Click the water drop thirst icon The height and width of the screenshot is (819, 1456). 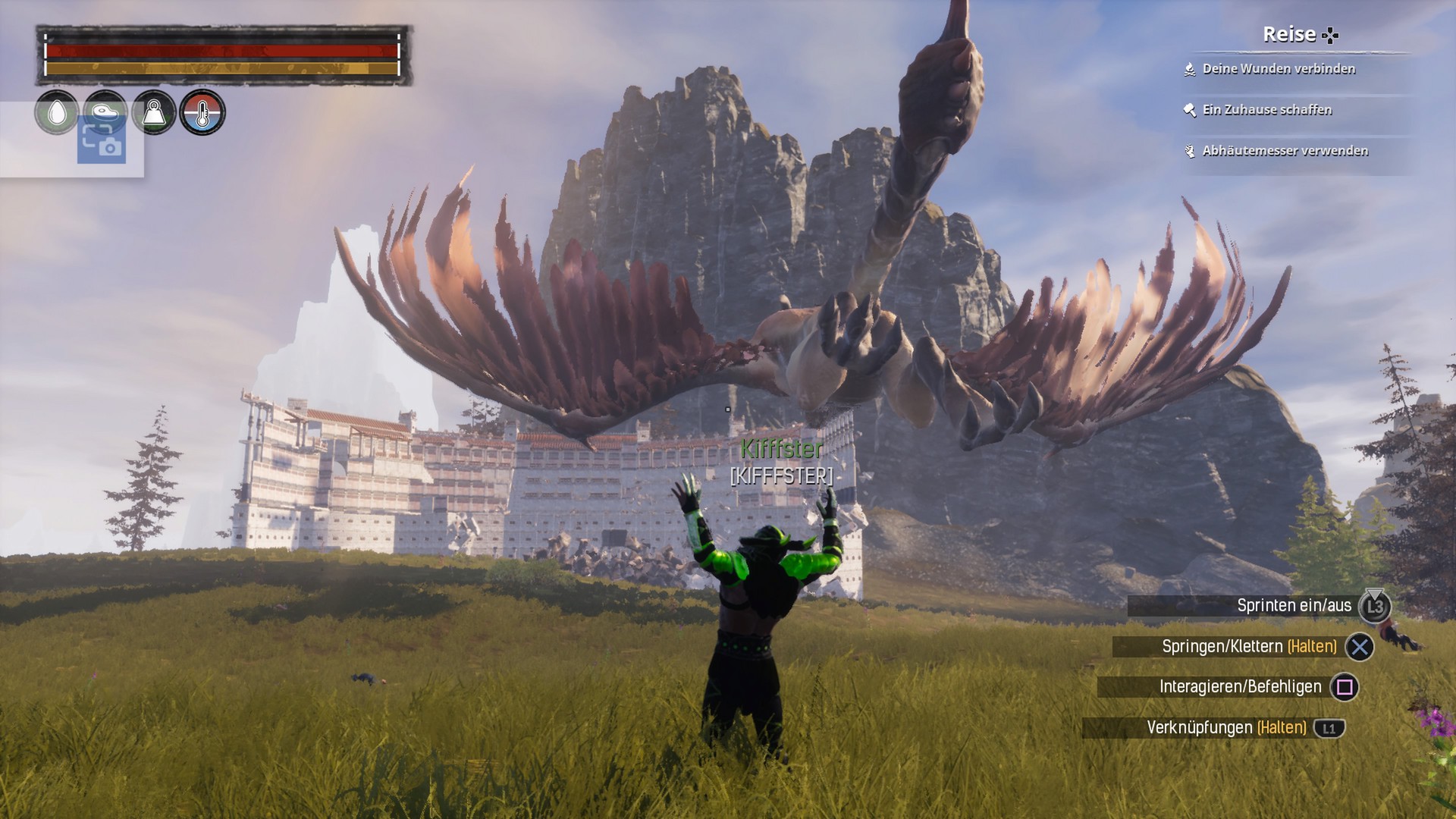coord(57,112)
